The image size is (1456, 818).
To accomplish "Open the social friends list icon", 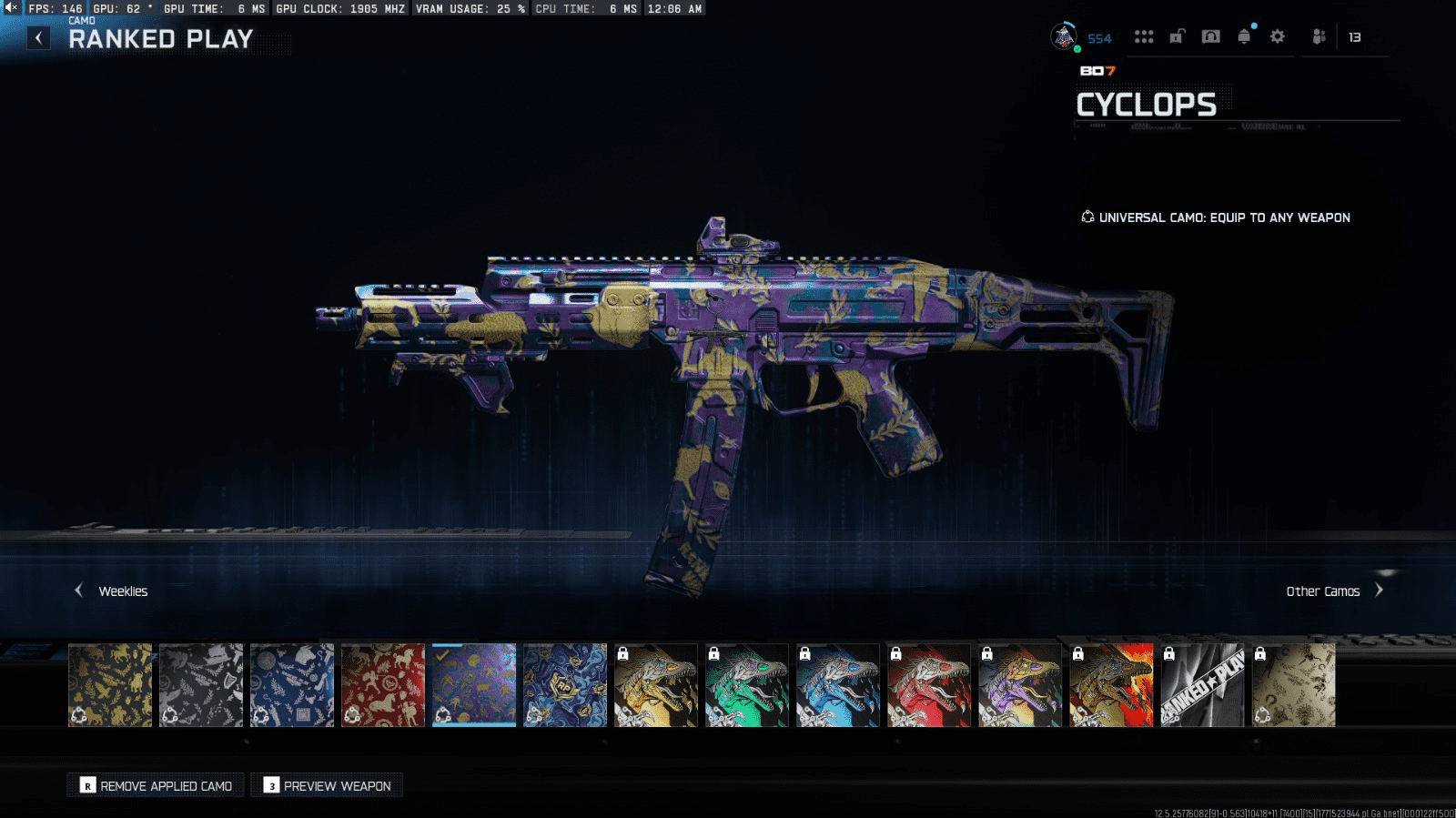I will click(1319, 36).
